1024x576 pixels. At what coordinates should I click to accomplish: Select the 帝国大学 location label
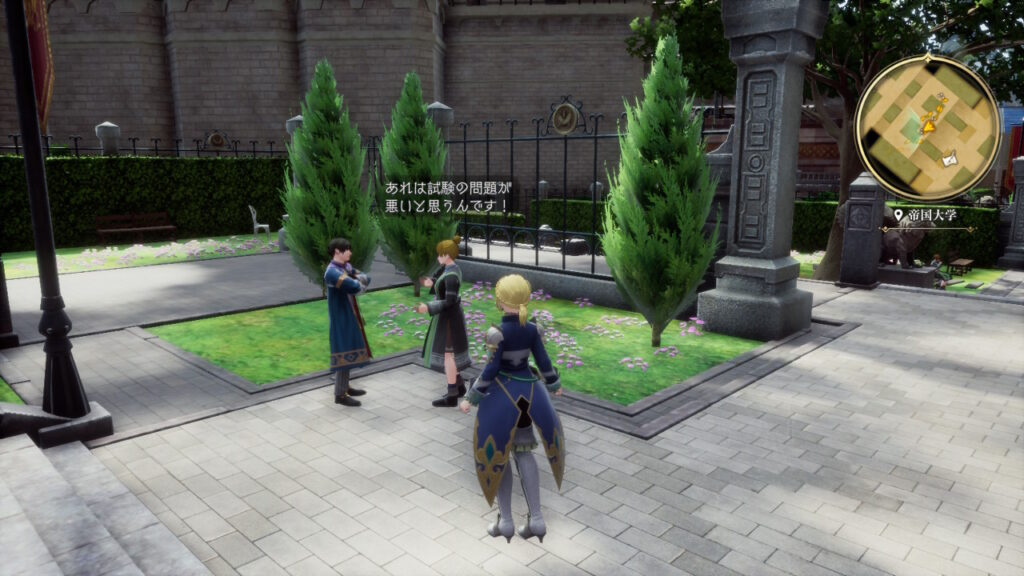(934, 215)
